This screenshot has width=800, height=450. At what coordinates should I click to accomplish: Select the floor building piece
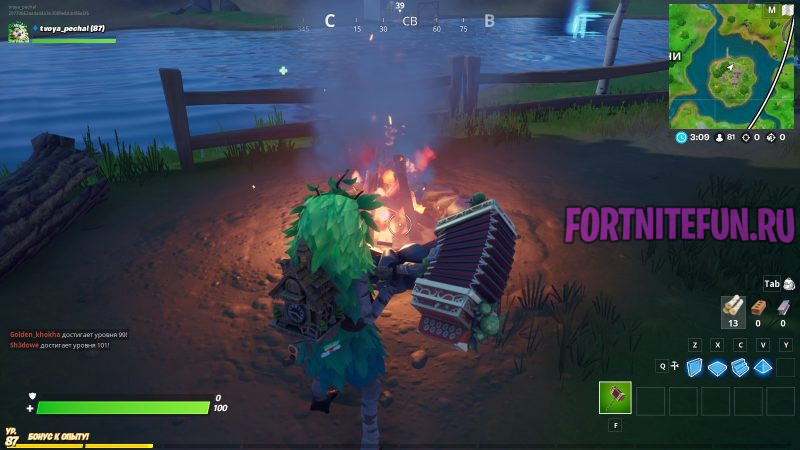[x=718, y=367]
